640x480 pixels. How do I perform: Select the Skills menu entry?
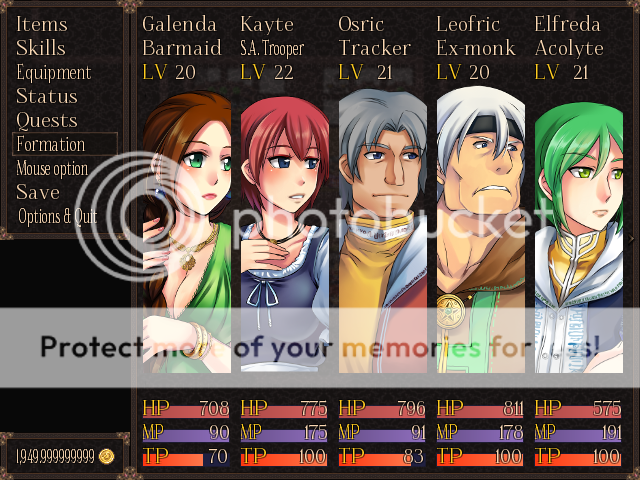pyautogui.click(x=41, y=48)
